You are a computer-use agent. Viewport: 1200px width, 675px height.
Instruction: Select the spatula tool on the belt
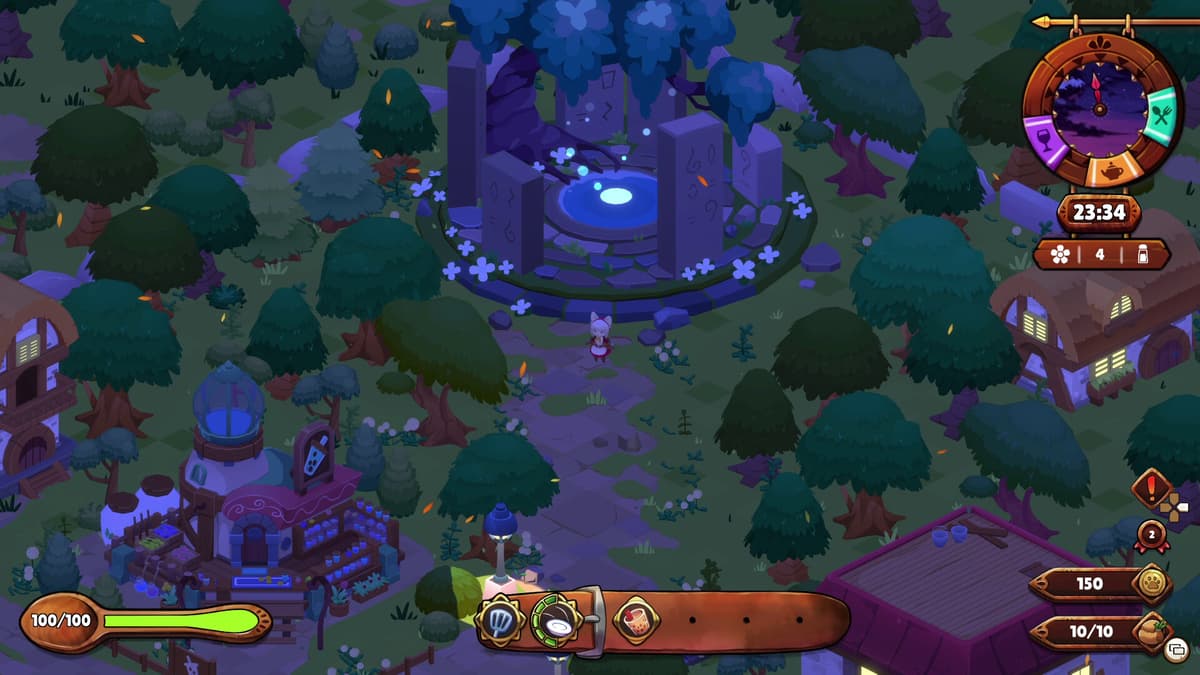point(500,621)
